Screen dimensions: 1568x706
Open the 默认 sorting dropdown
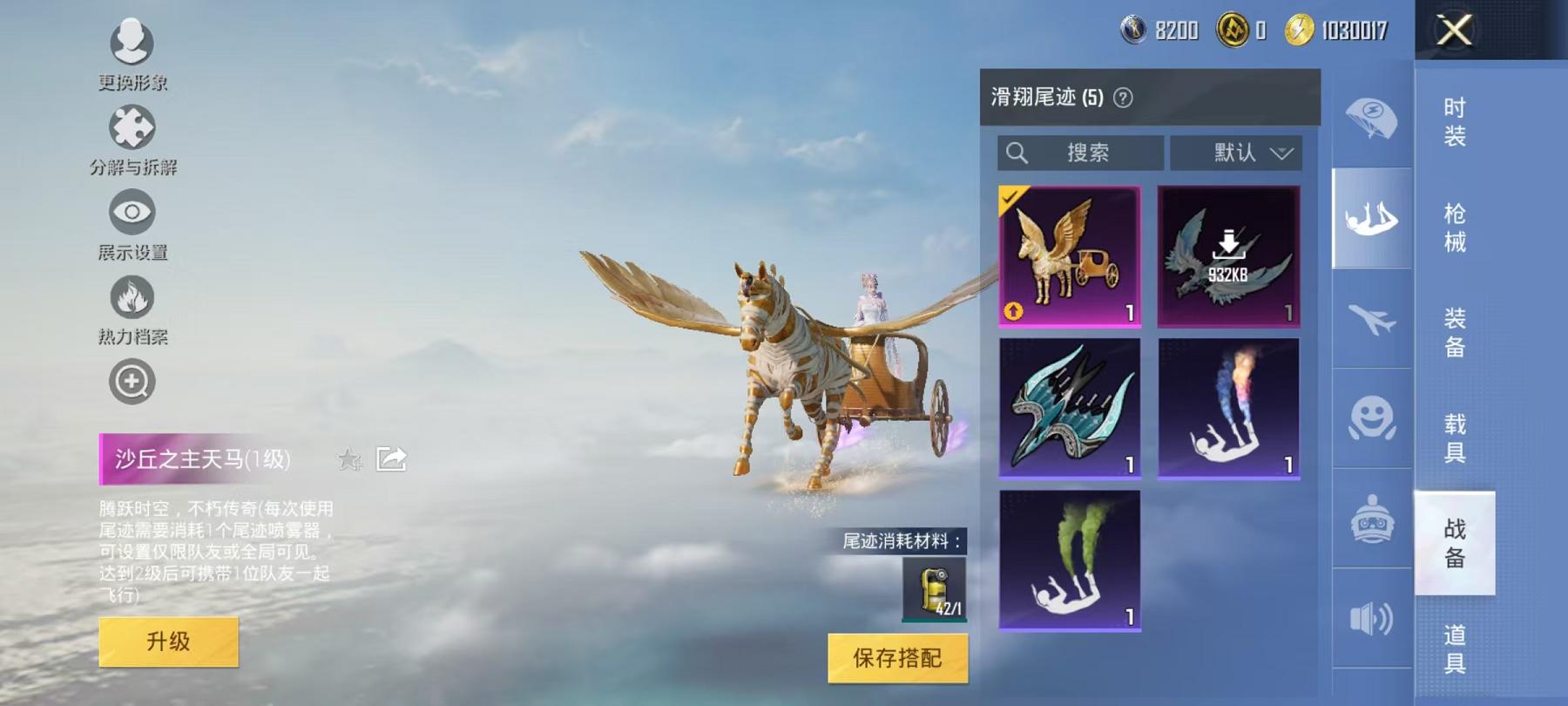(x=1234, y=153)
